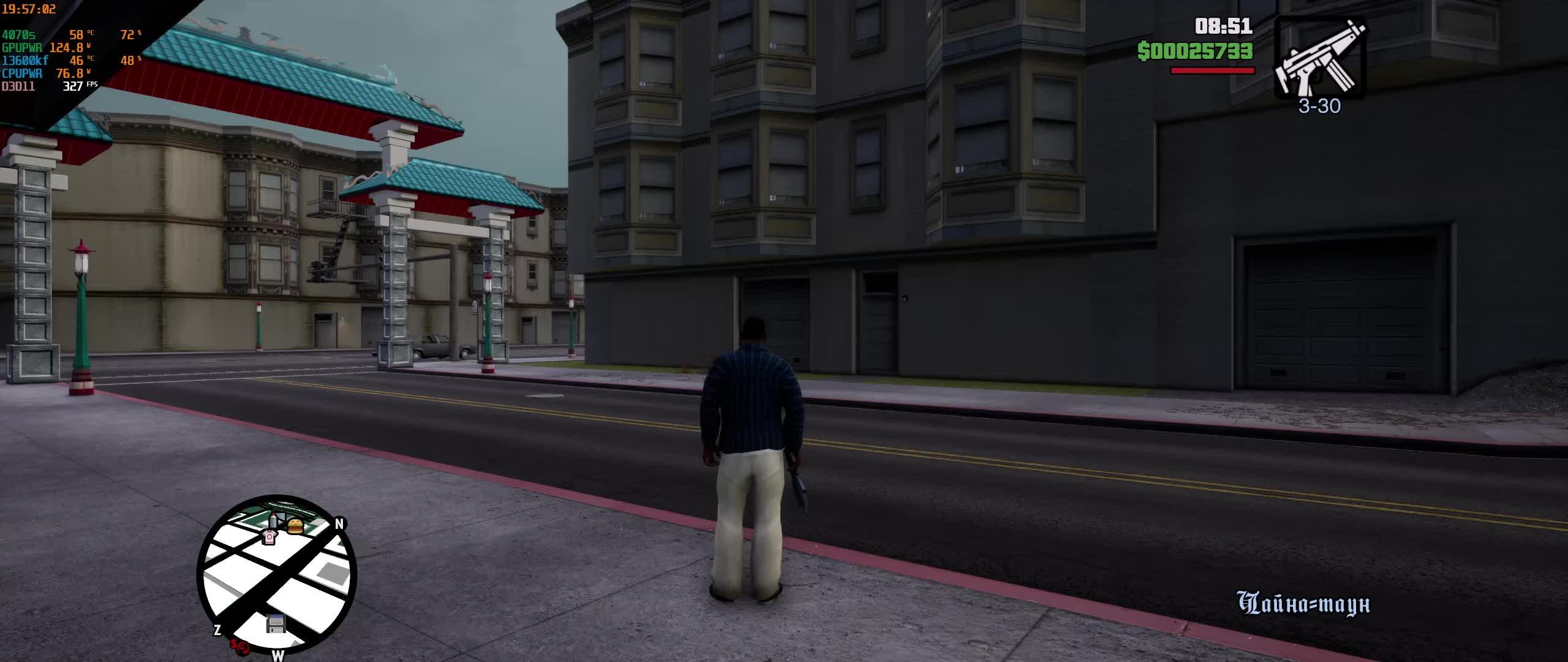Open the floppy disk save point on minimap
This screenshot has height=662, width=1568.
(x=276, y=623)
